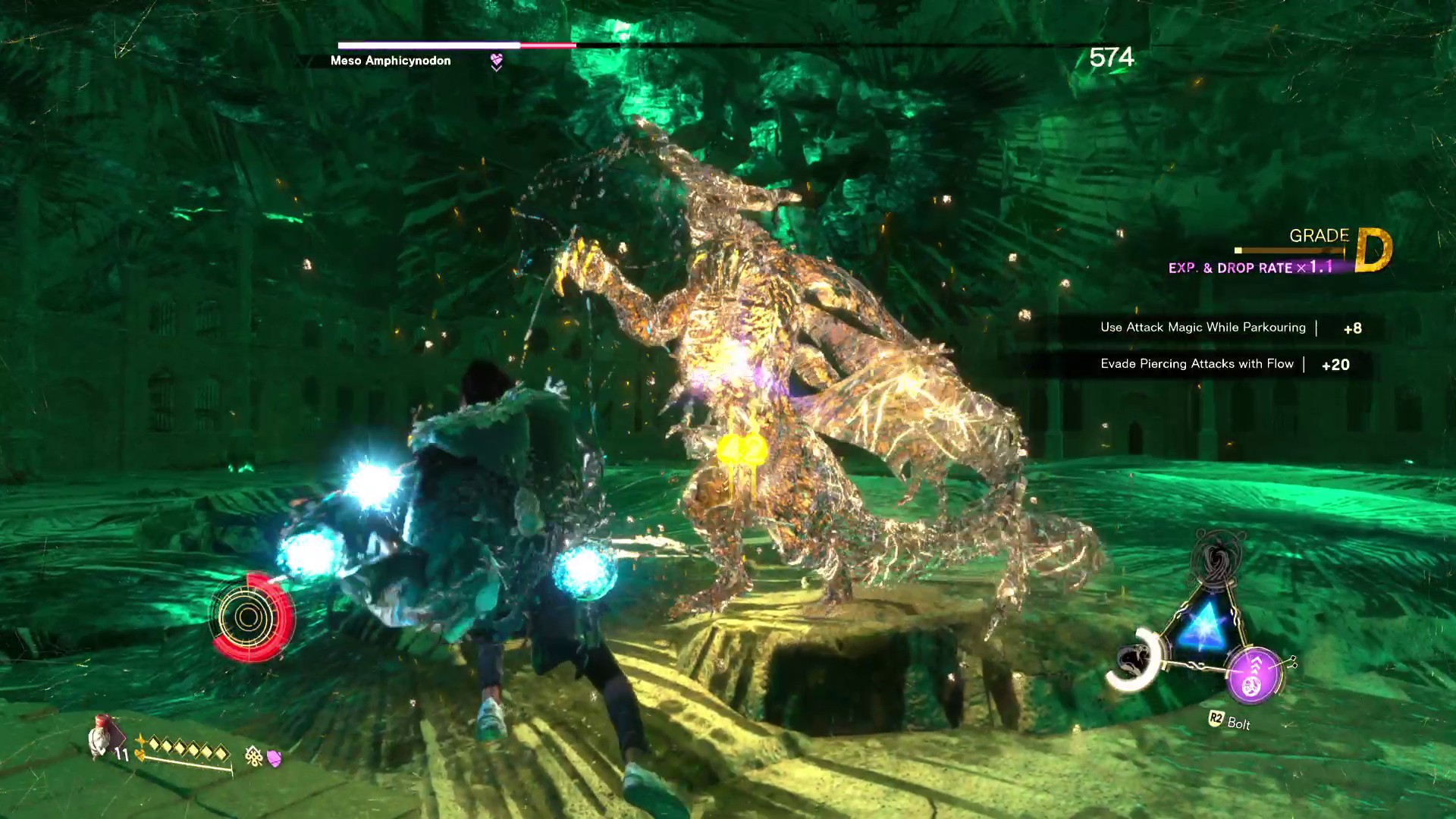Click the purple heart enemy status icon
1456x819 pixels.
pyautogui.click(x=496, y=61)
